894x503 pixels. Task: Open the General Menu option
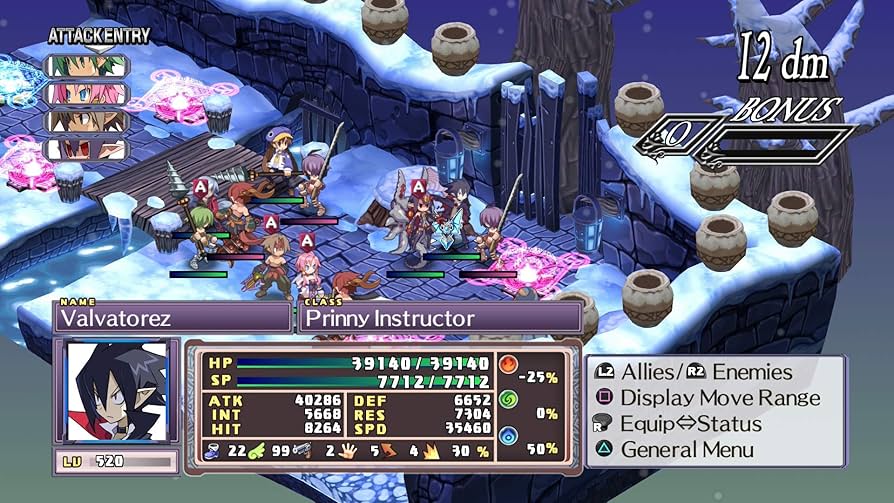[688, 449]
